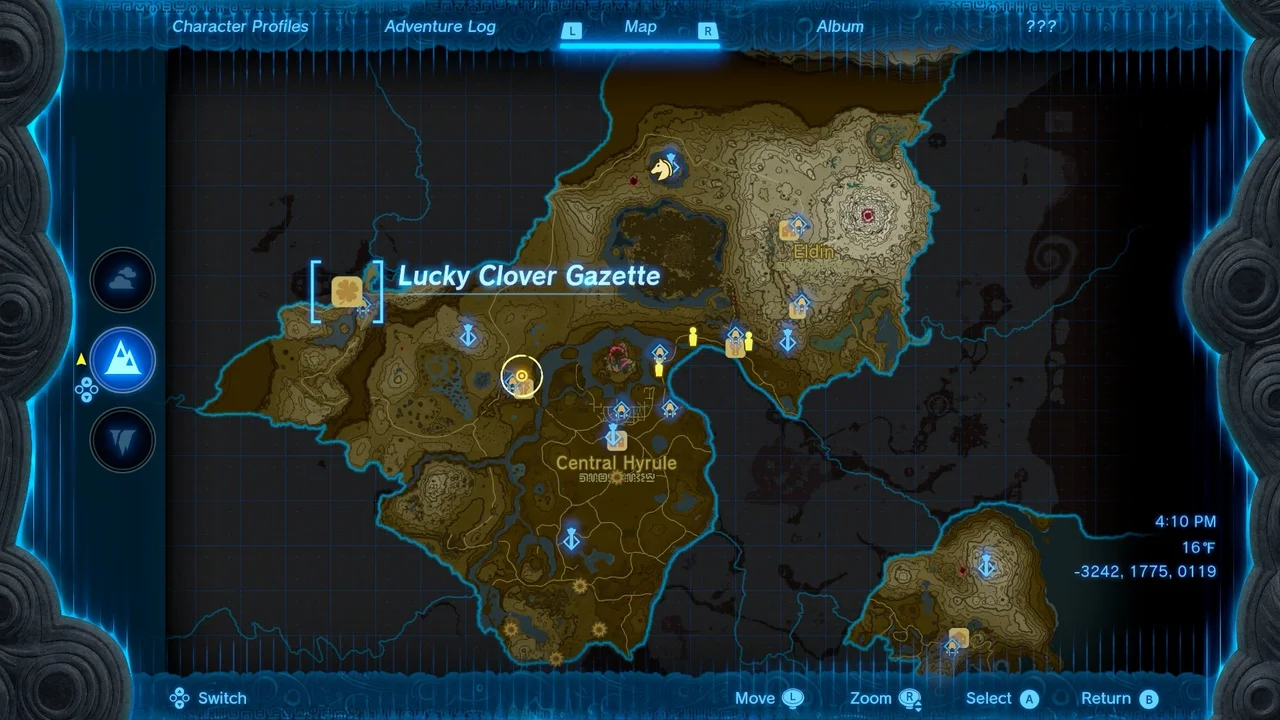Click the yellow NPC marker near the river
Image resolution: width=1280 pixels, height=720 pixels.
point(692,336)
